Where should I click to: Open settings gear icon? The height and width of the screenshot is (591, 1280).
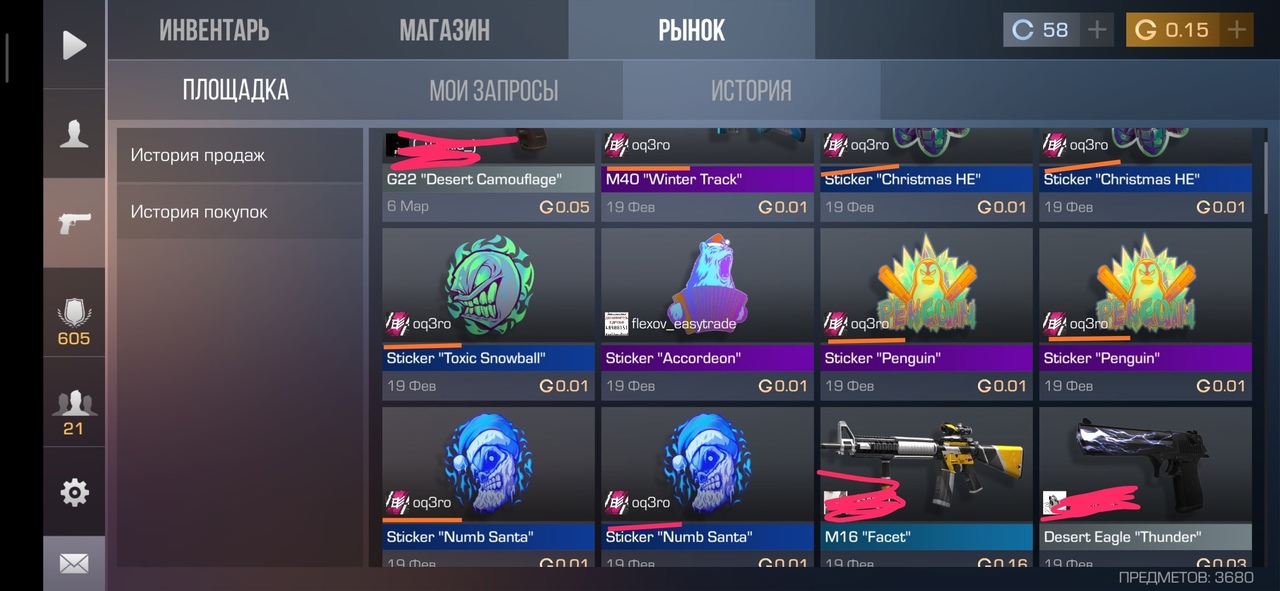[x=74, y=492]
